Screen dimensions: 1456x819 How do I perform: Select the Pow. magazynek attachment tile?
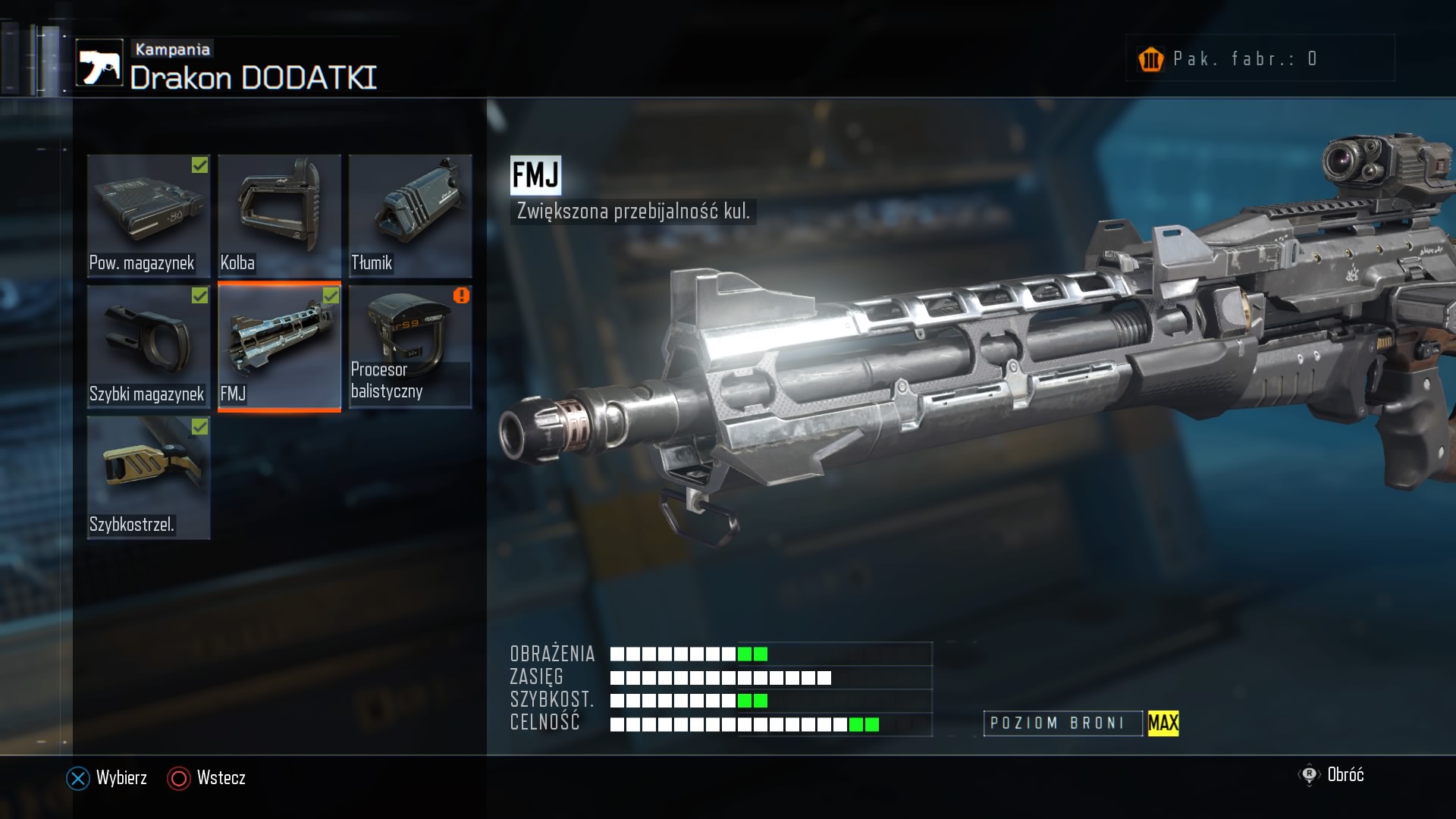point(149,215)
